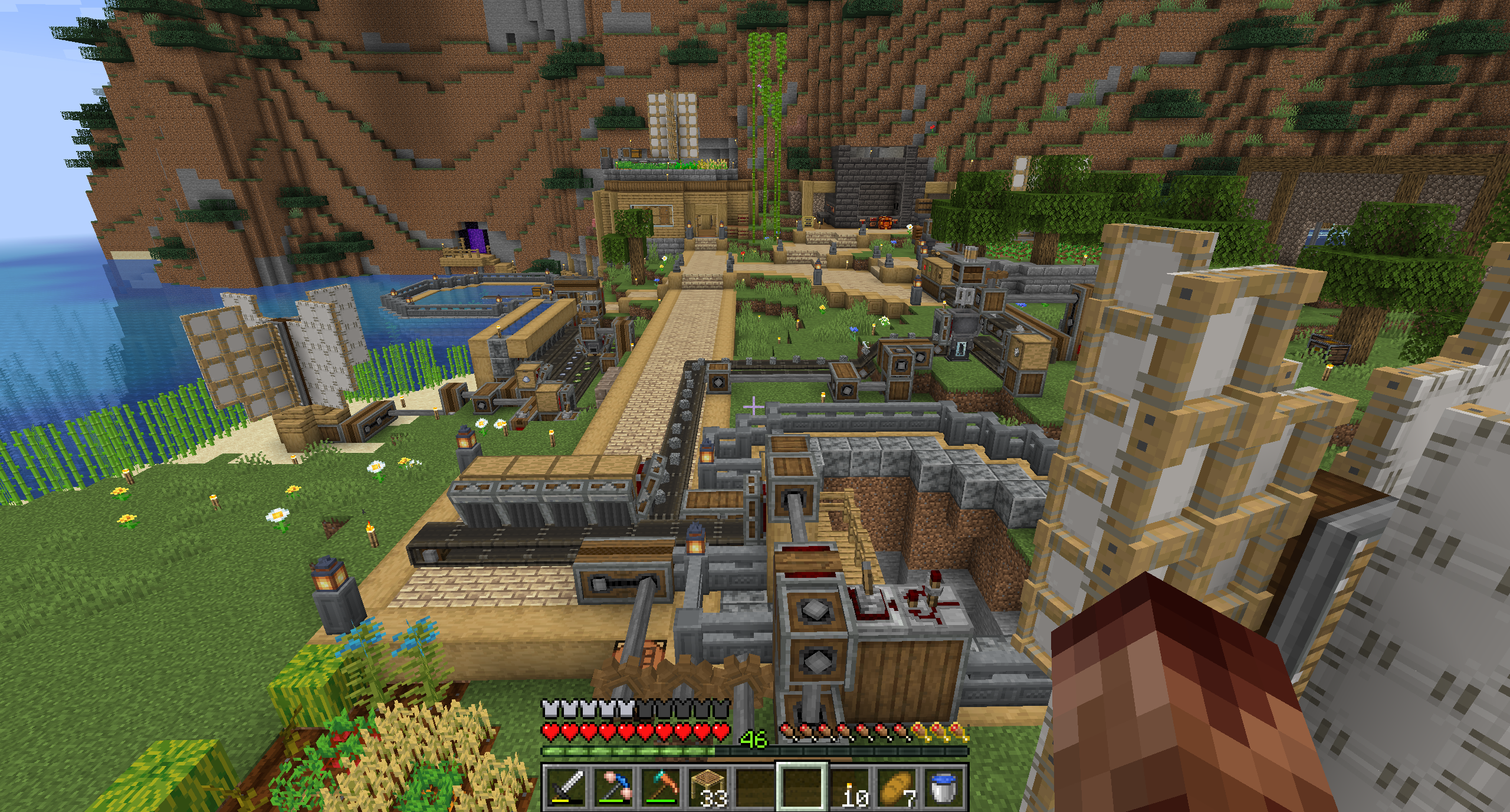The height and width of the screenshot is (812, 1510).
Task: Pick the torch slot with 10 torches
Action: [850, 787]
